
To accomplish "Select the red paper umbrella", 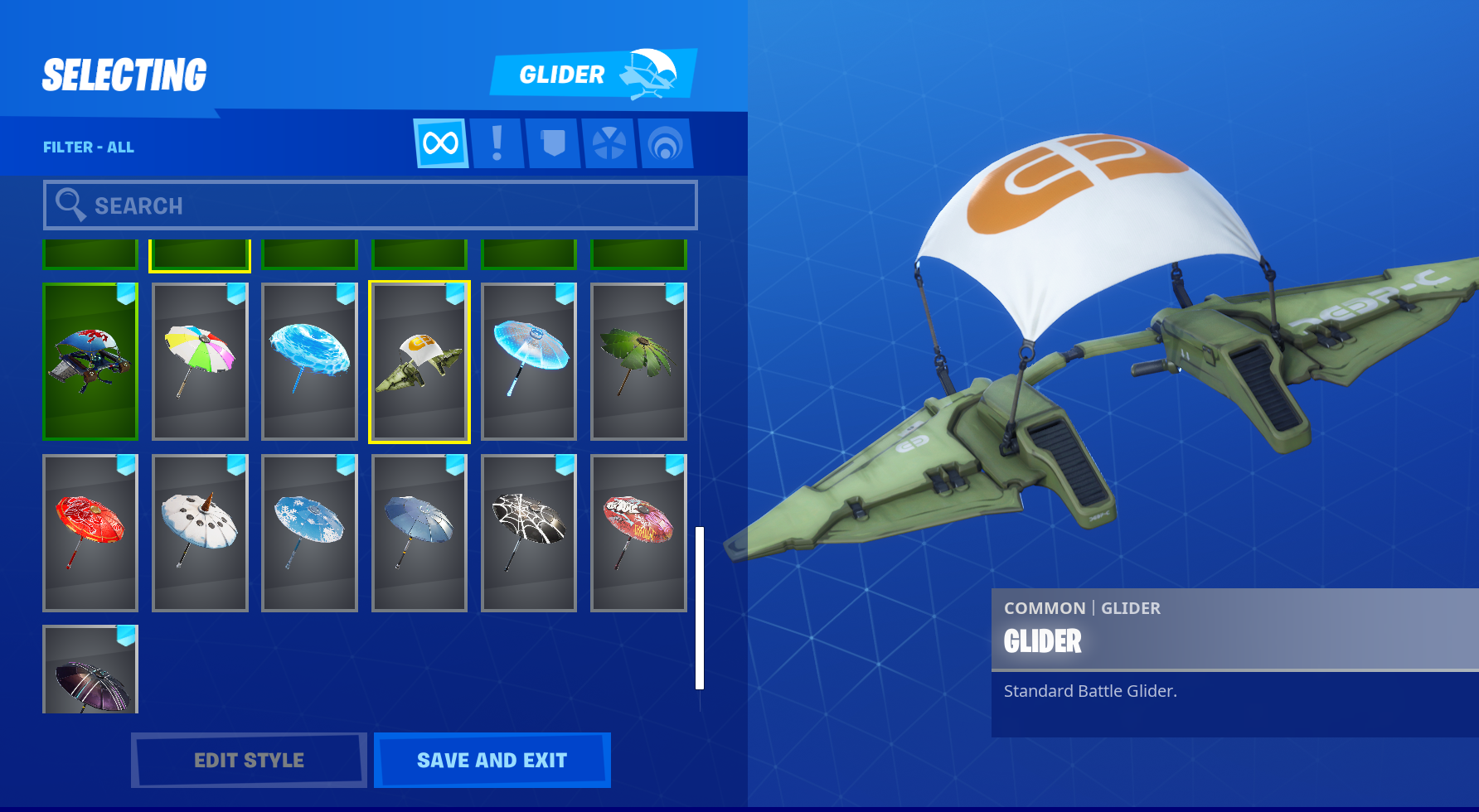I will tap(90, 533).
